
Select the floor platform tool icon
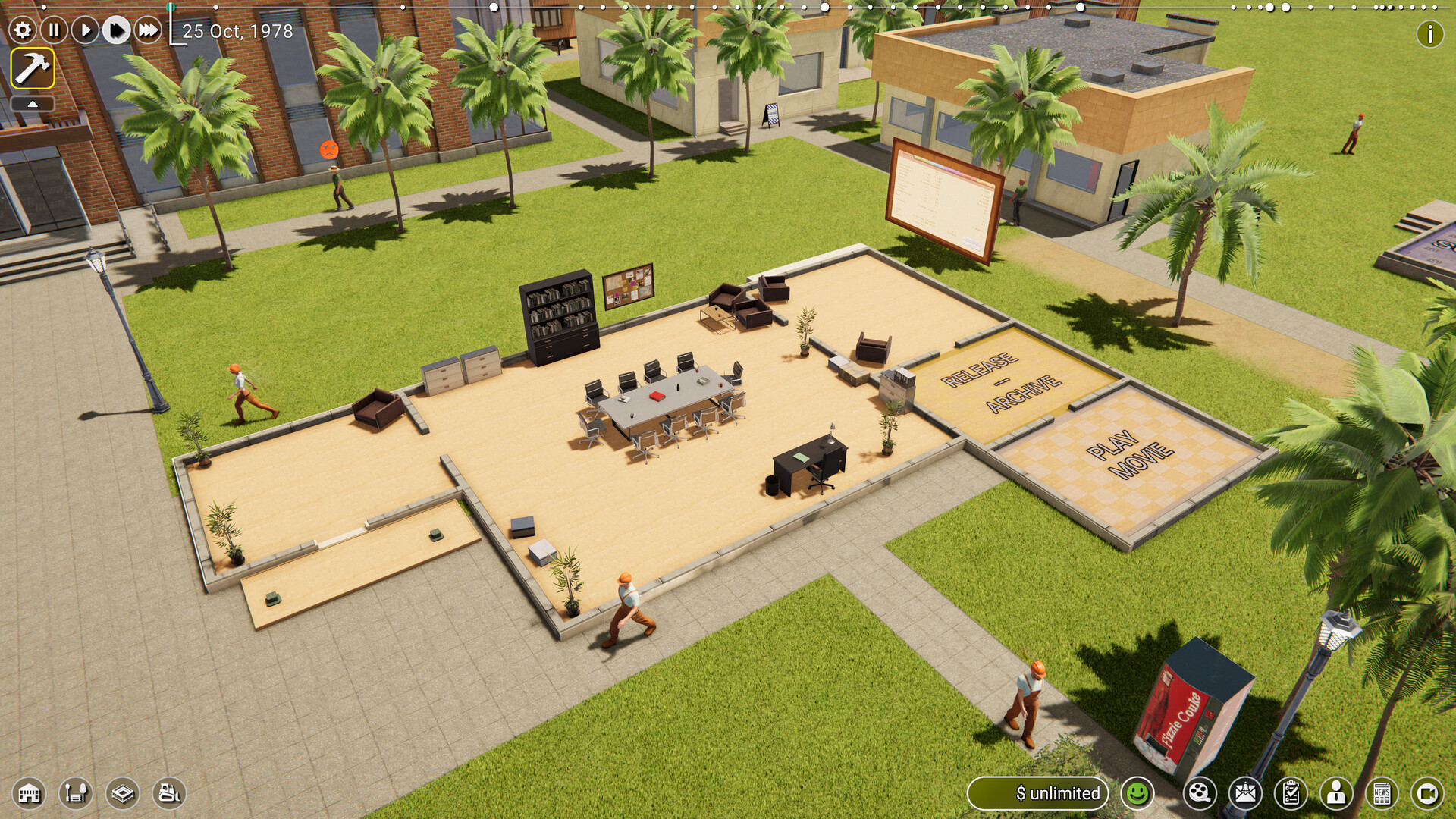click(122, 794)
